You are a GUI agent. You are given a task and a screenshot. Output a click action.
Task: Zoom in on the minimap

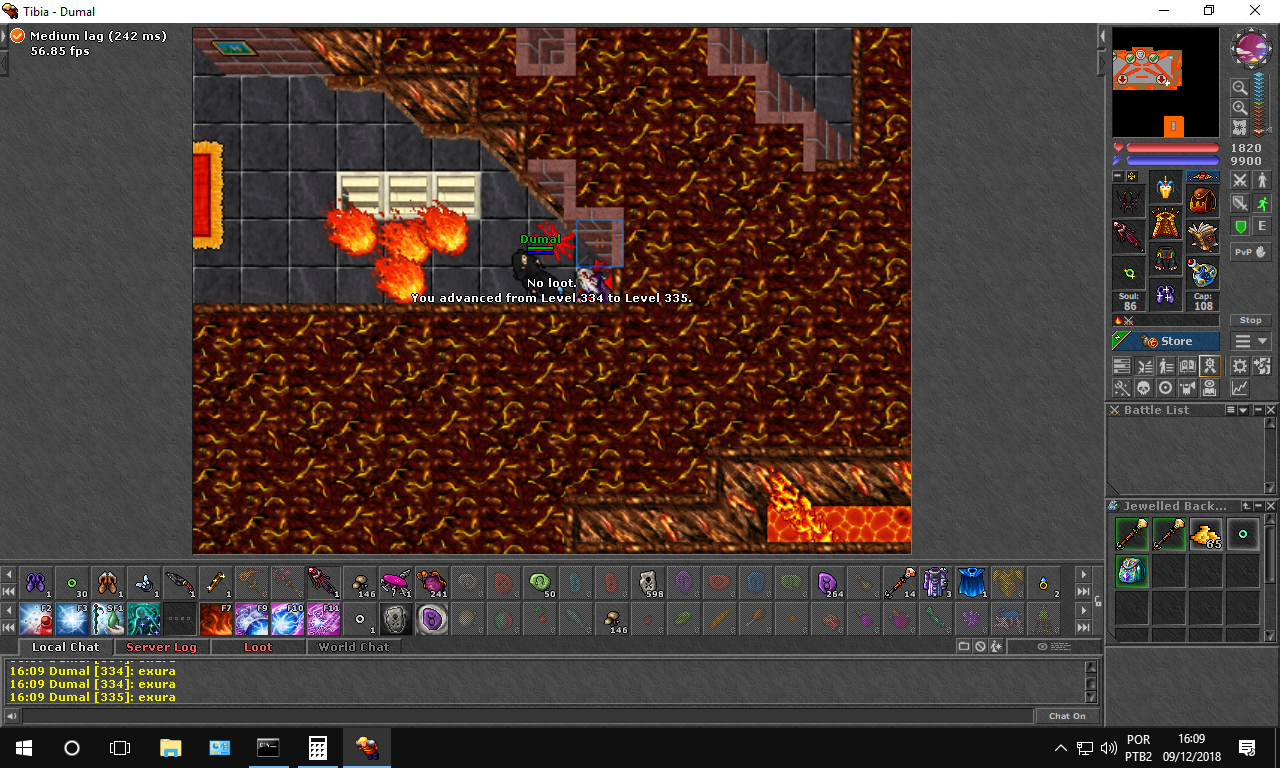(x=1239, y=107)
